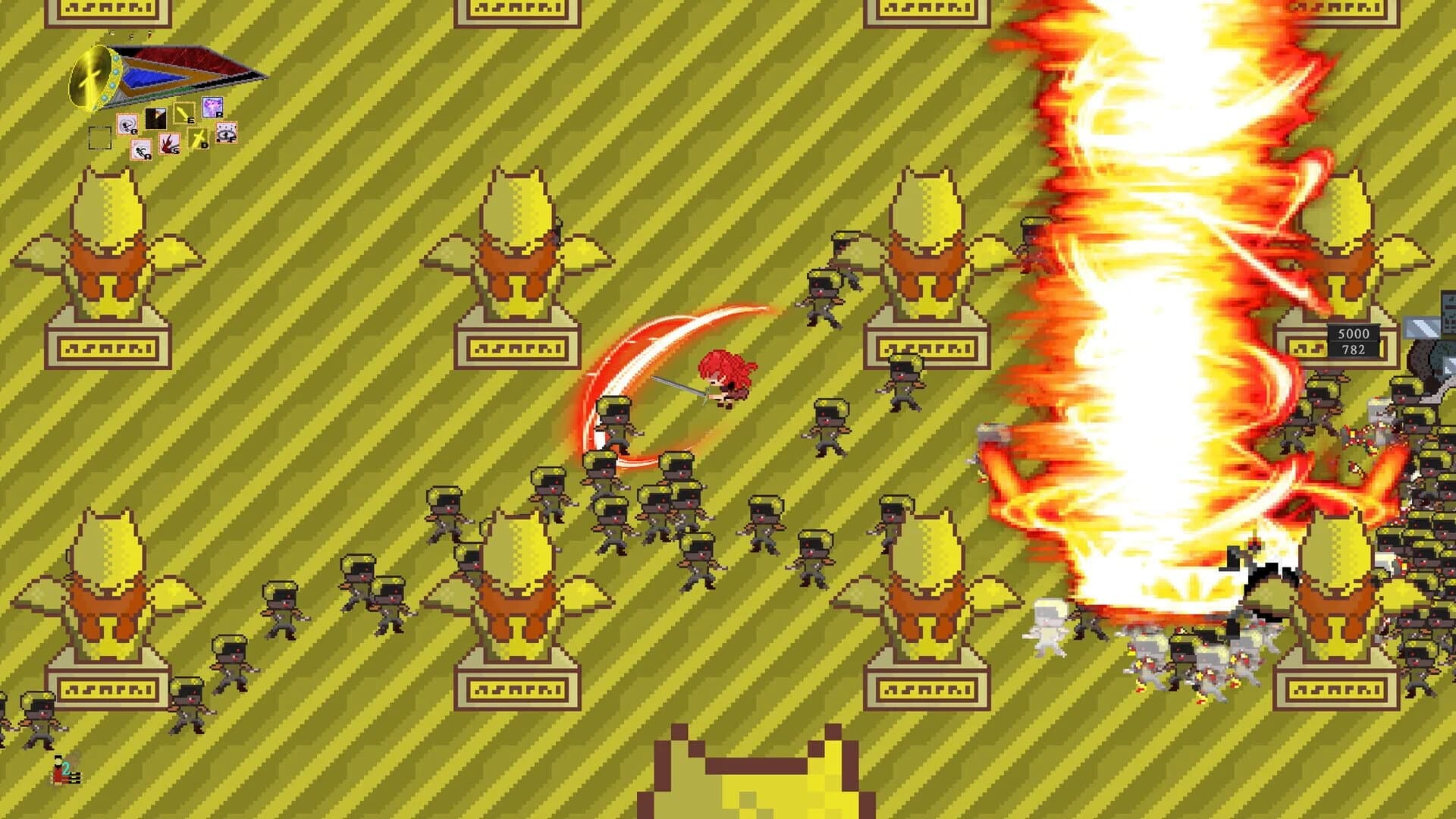Image resolution: width=1456 pixels, height=819 pixels.
Task: Select the eye-symbol skill labeled F
Action: 225,133
